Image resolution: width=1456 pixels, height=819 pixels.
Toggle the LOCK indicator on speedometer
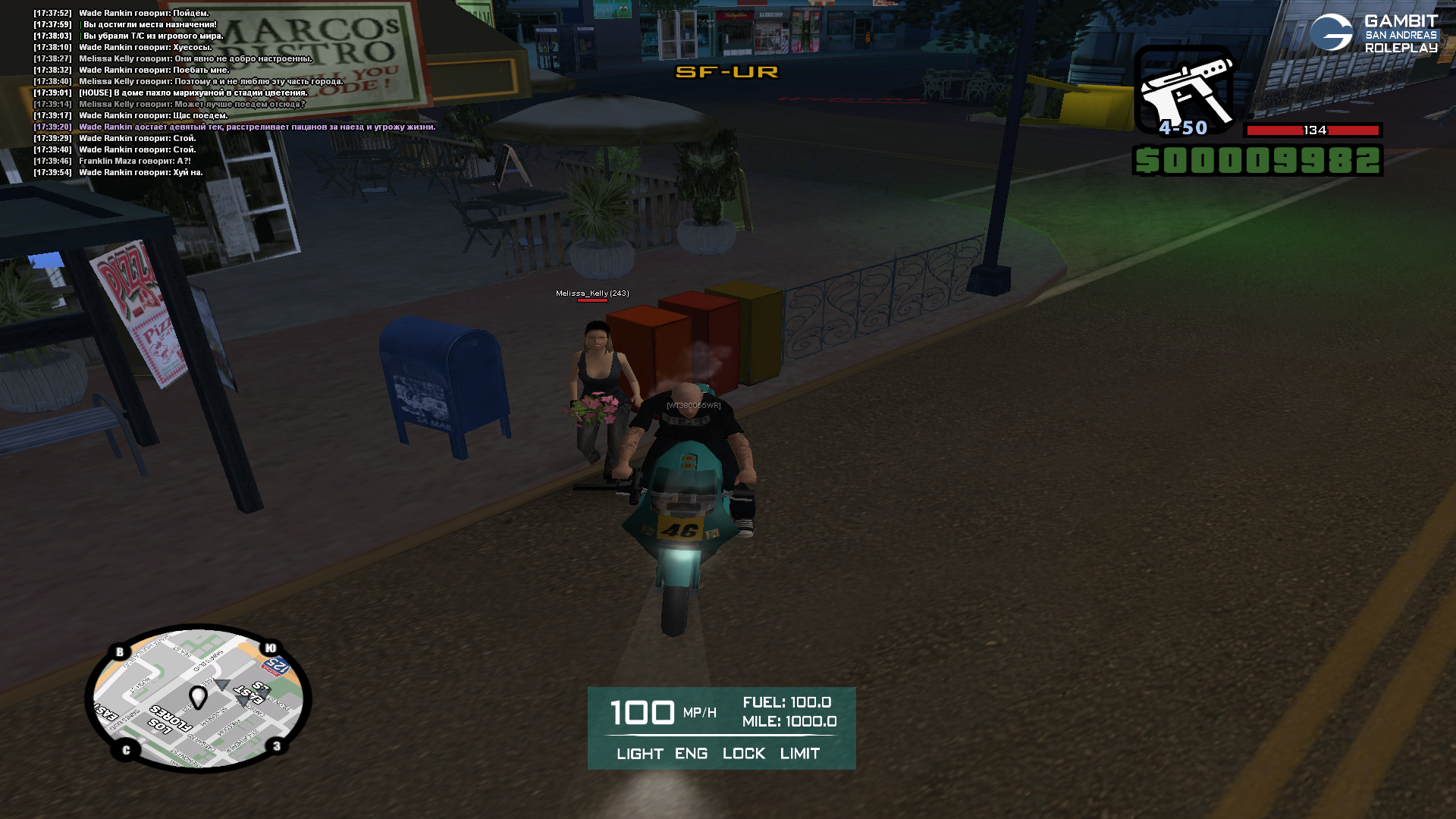[743, 754]
